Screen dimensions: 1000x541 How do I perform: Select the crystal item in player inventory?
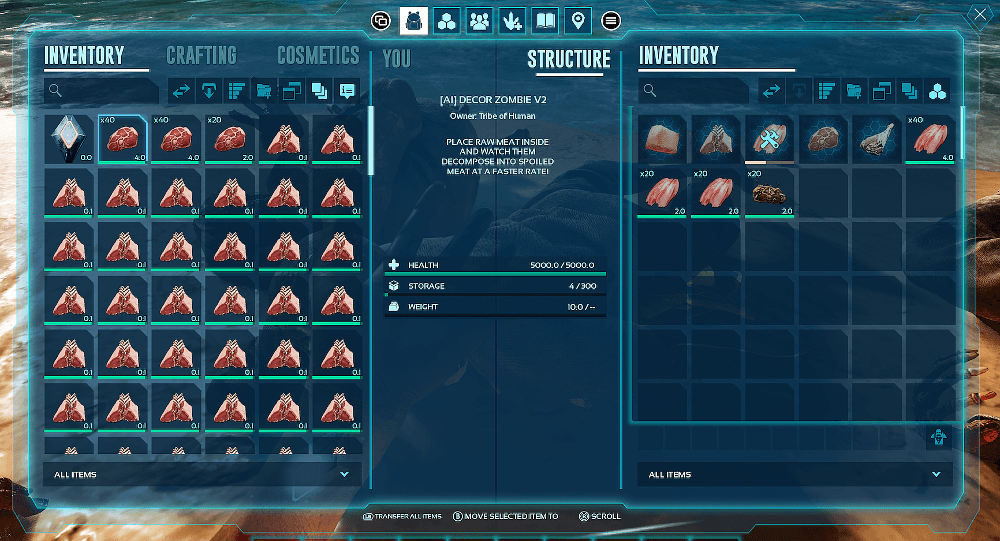click(x=69, y=138)
